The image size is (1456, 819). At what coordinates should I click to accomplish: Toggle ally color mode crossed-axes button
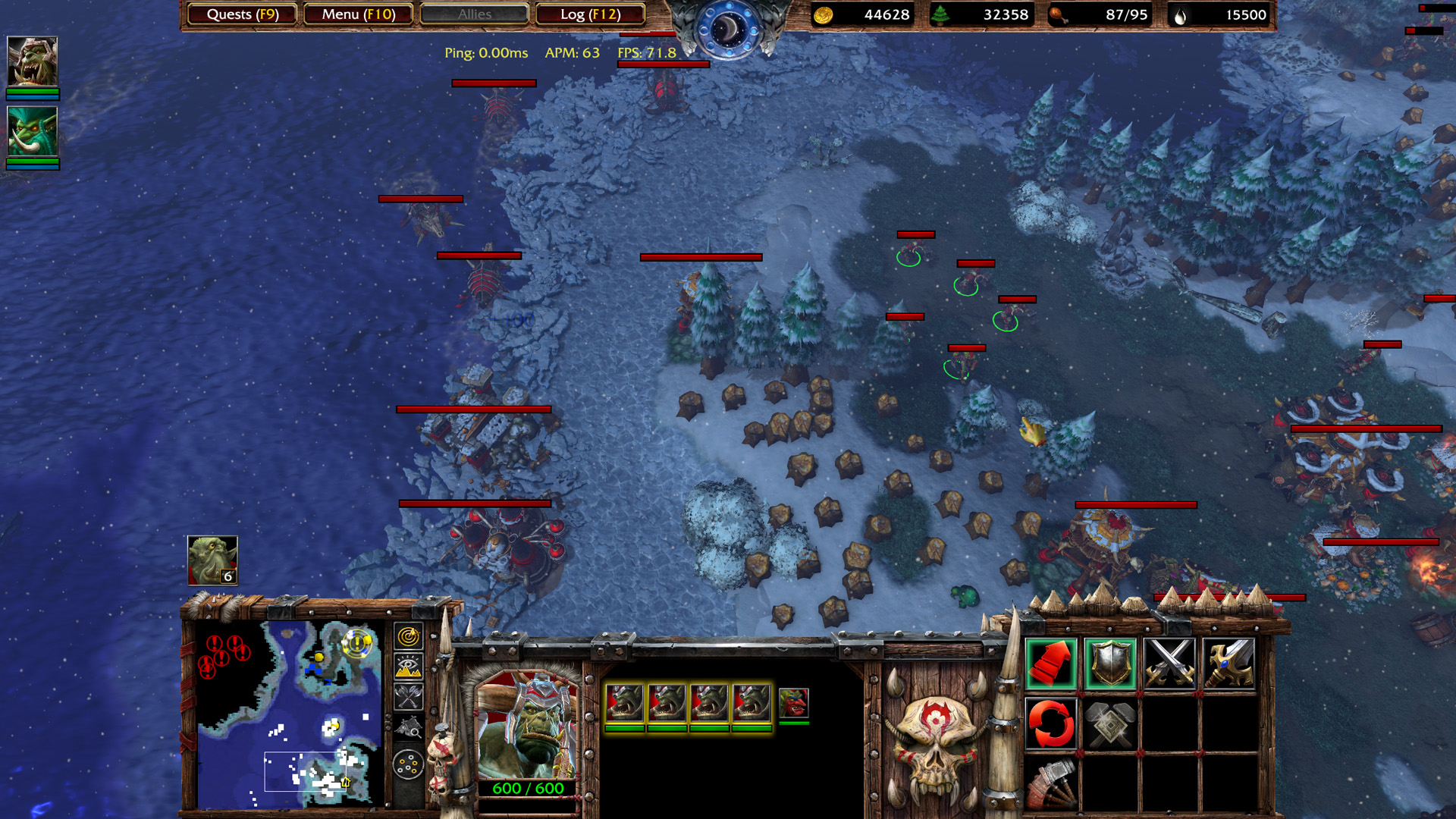click(x=408, y=697)
